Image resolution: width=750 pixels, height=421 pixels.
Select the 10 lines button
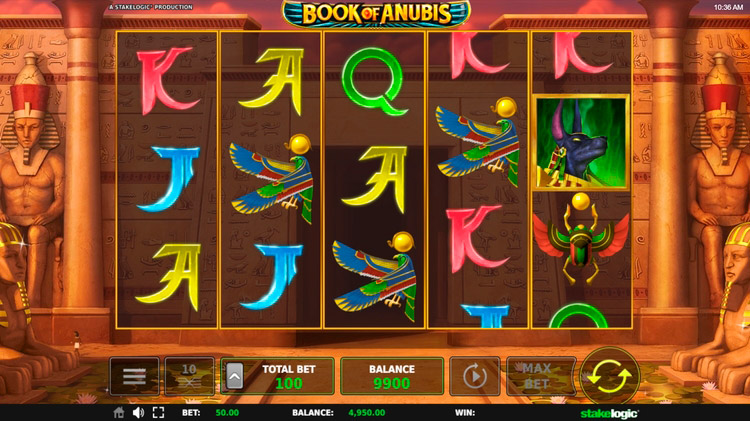coord(189,376)
